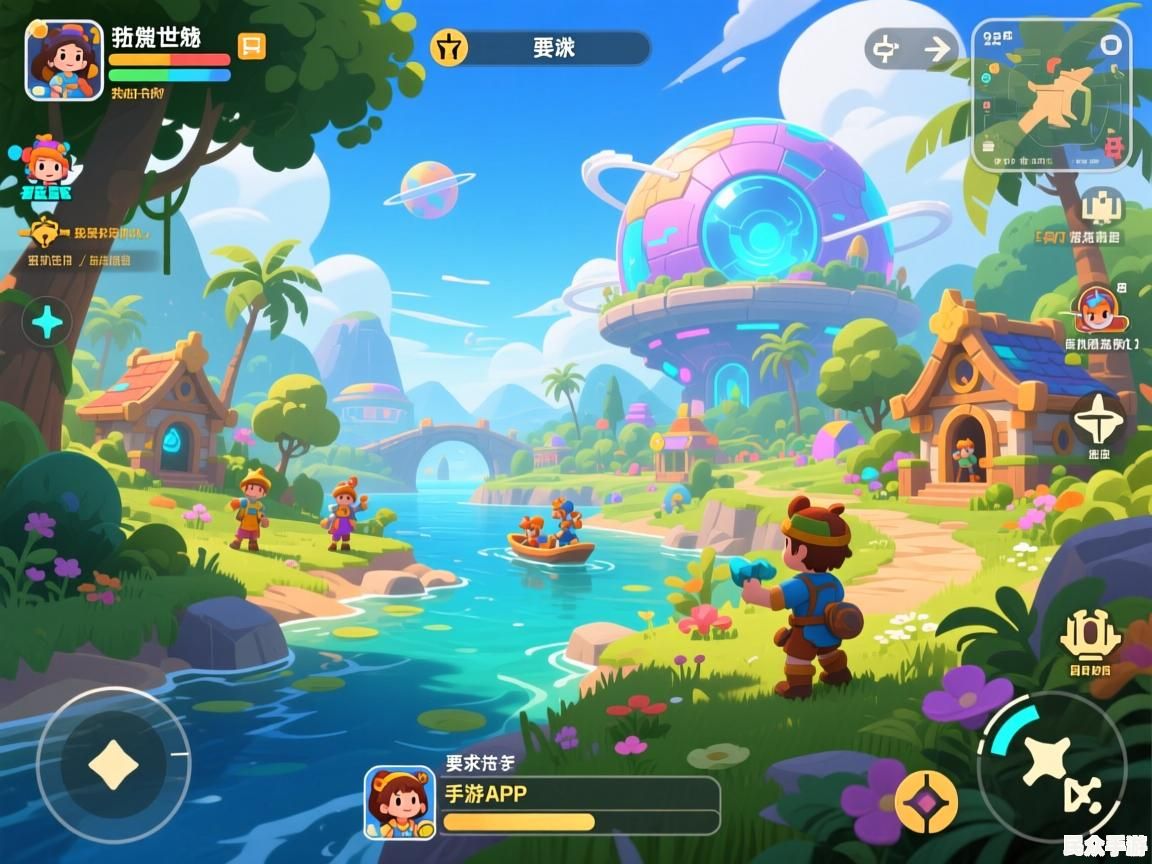Screen dimensions: 1152x864
Task: Use the virtual joystick diamond control
Action: point(113,765)
